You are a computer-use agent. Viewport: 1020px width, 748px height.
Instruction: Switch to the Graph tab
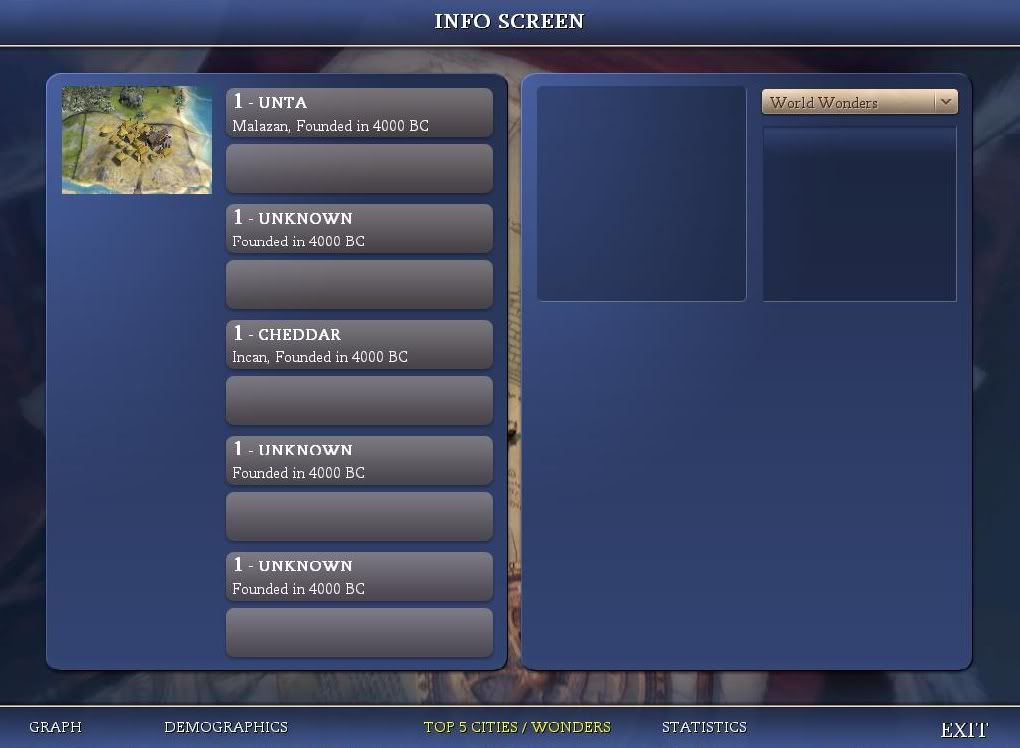pos(55,727)
